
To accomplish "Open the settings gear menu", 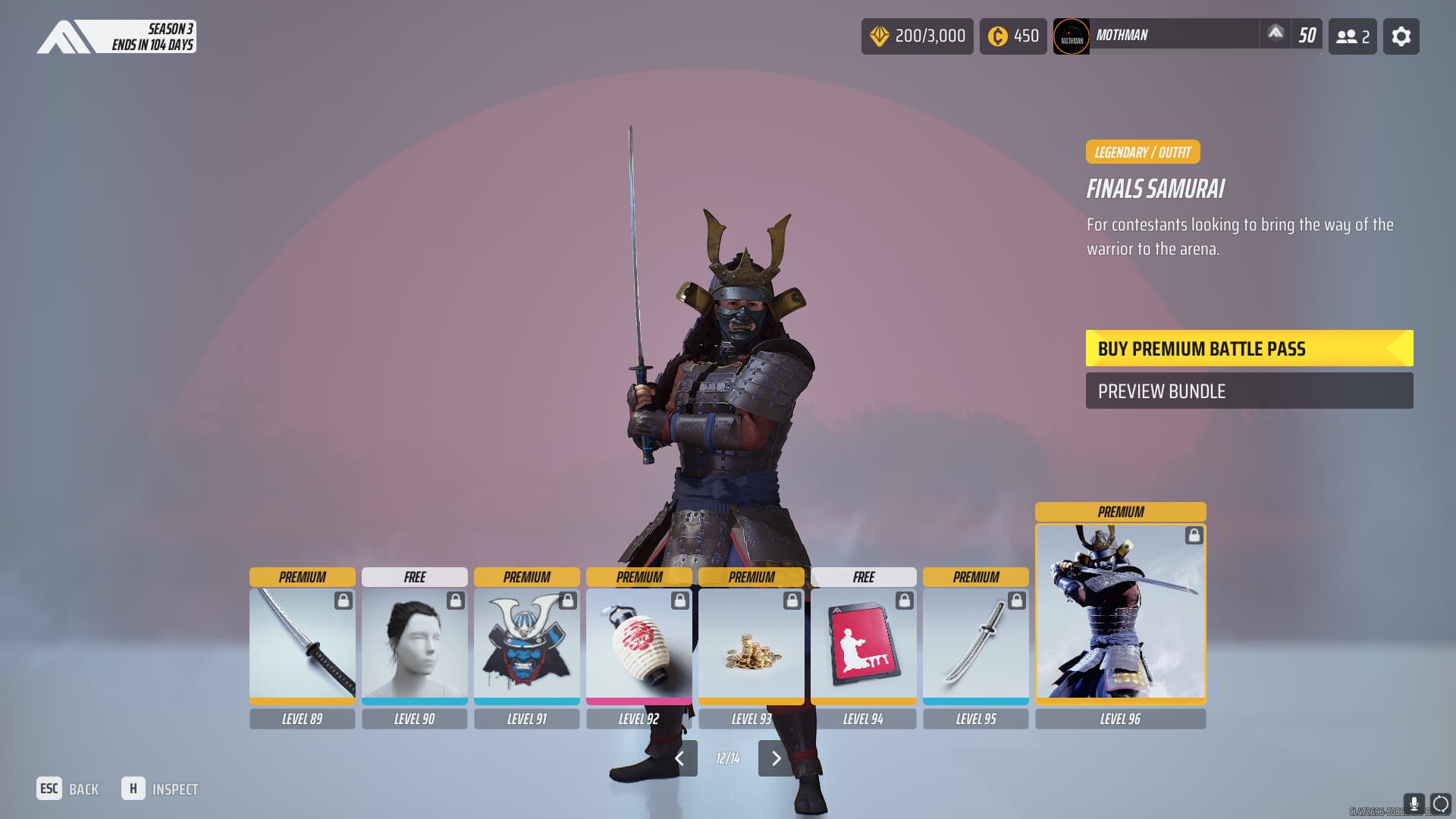I will (x=1401, y=36).
